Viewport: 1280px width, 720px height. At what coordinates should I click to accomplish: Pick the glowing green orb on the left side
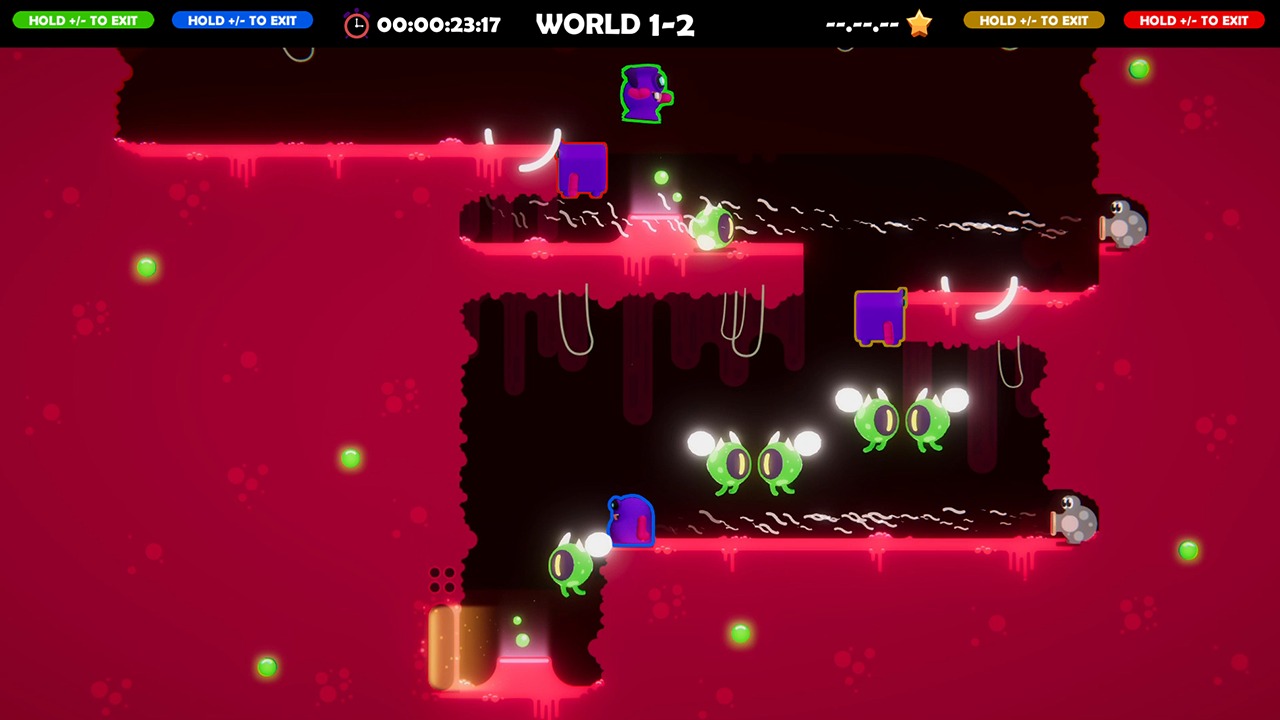(147, 267)
